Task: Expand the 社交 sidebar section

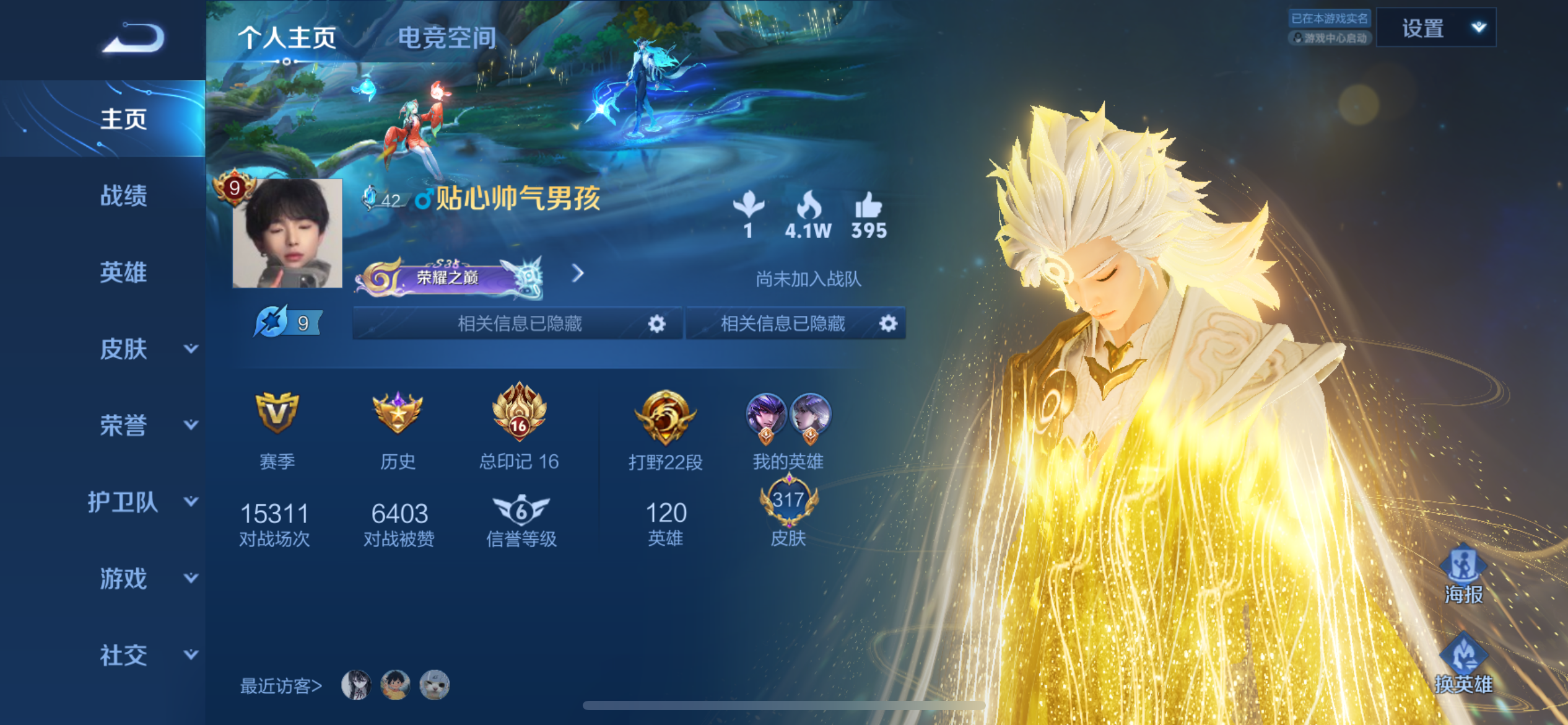Action: click(146, 655)
